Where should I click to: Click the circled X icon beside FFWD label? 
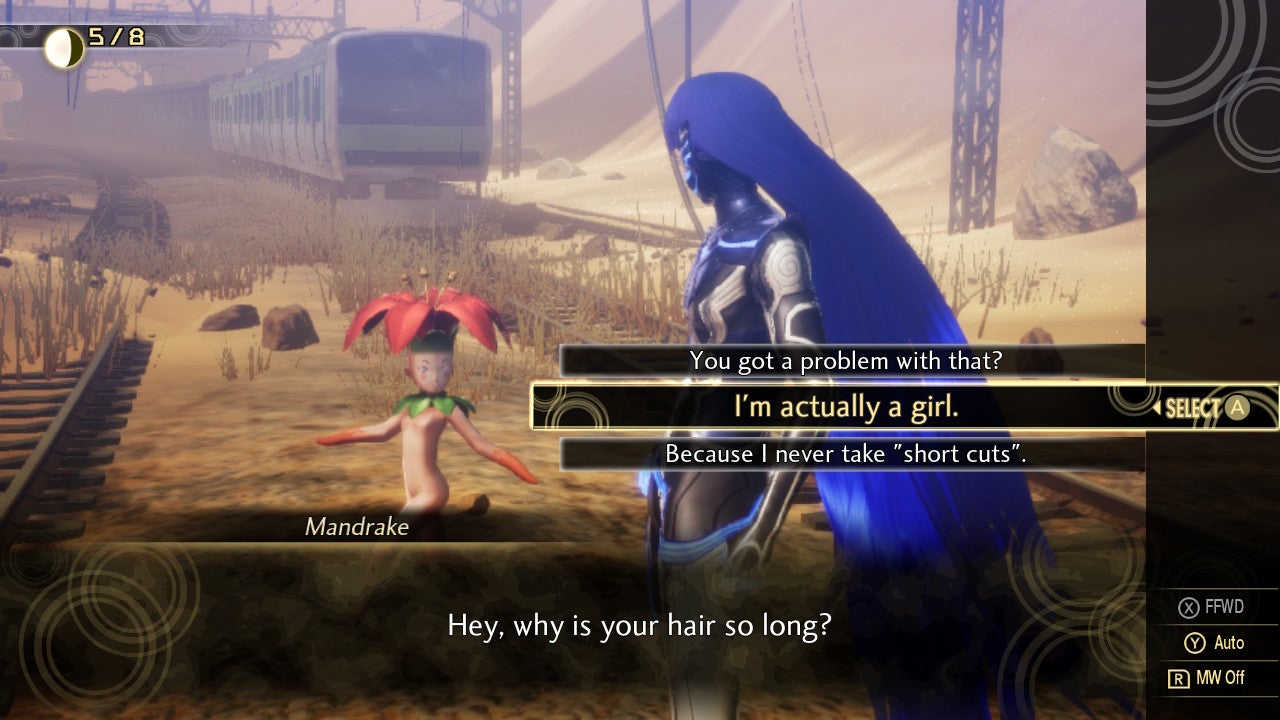coord(1190,606)
